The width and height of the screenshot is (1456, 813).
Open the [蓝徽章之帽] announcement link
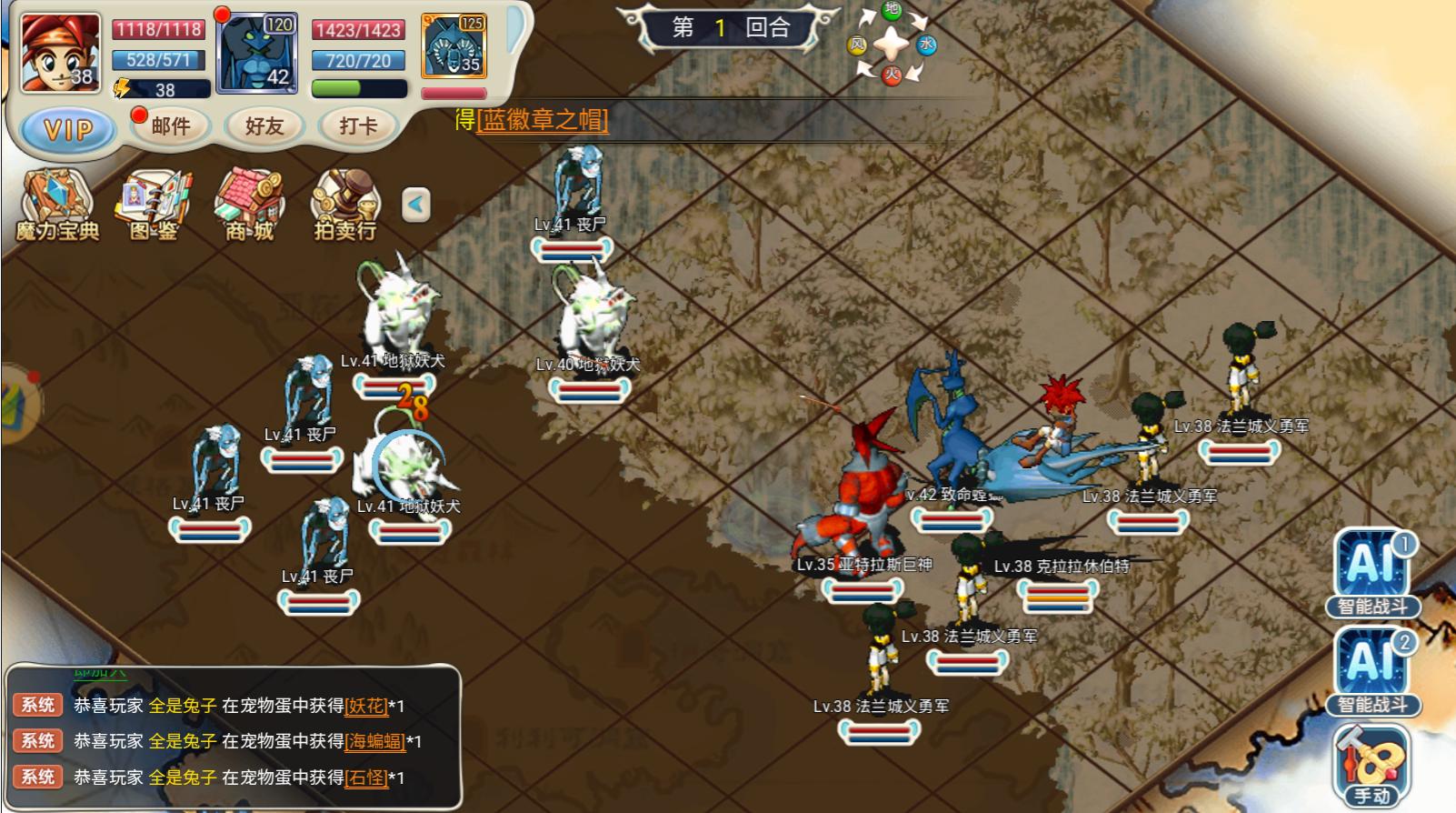[x=543, y=120]
